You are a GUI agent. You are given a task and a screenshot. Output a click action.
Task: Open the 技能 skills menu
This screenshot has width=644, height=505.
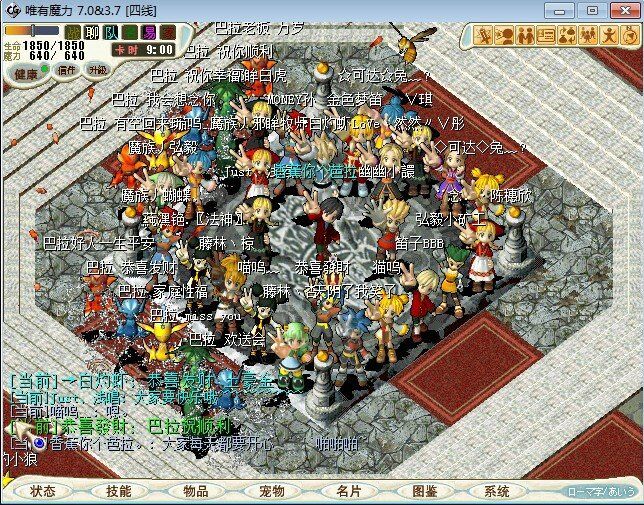[119, 491]
